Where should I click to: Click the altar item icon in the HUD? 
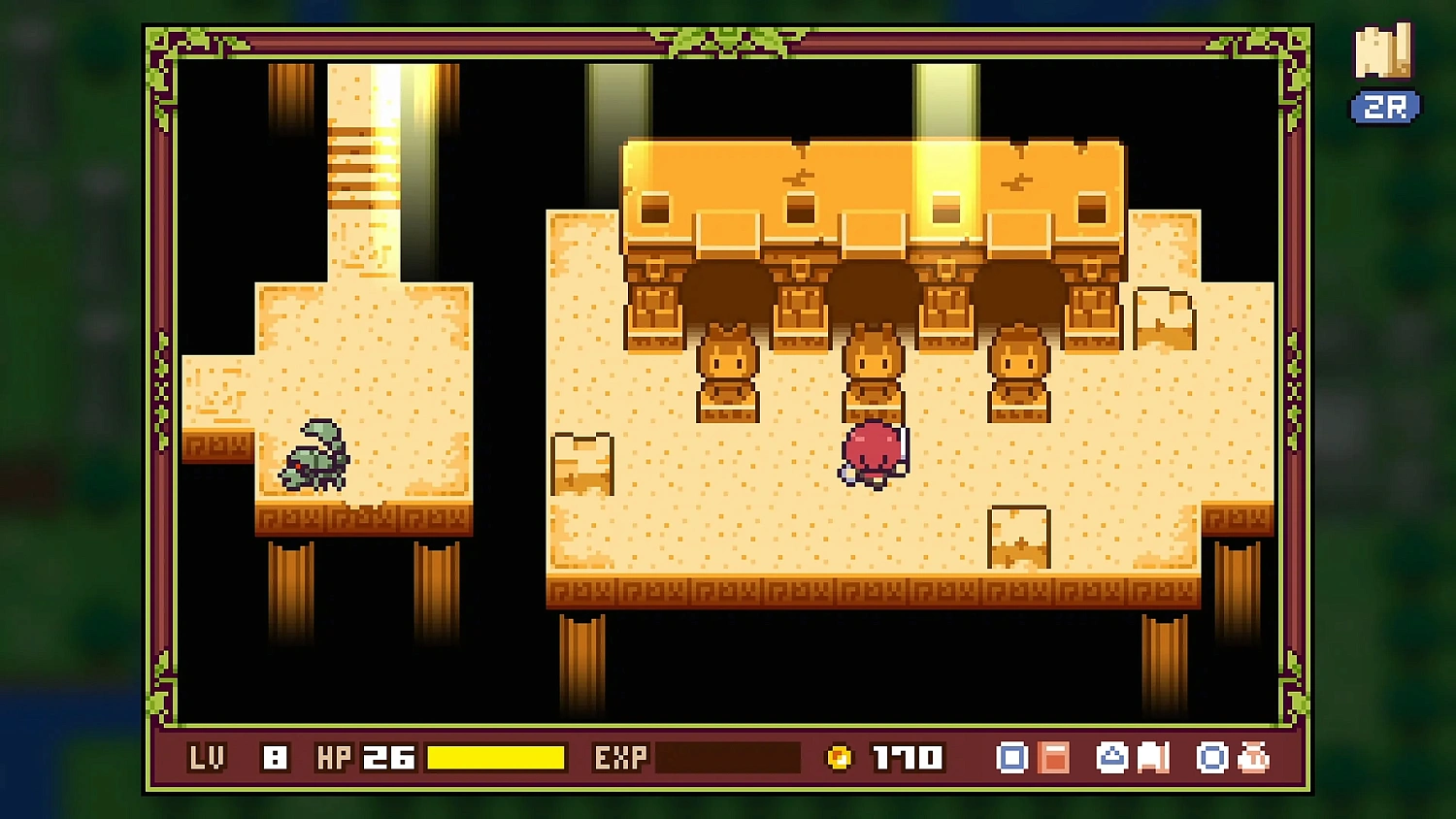1111,757
